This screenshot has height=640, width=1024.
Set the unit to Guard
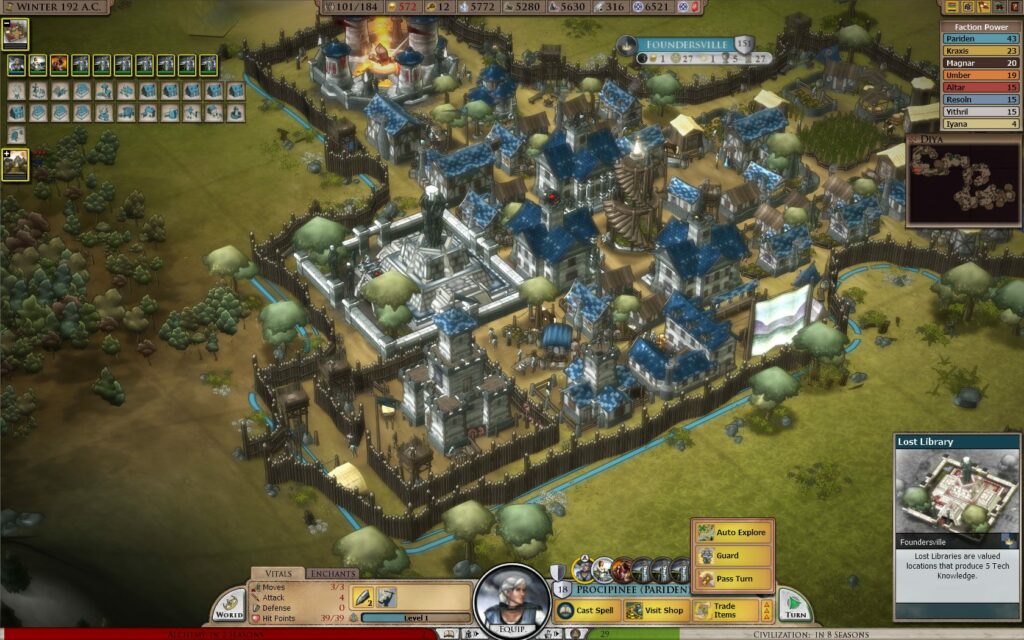coord(732,556)
